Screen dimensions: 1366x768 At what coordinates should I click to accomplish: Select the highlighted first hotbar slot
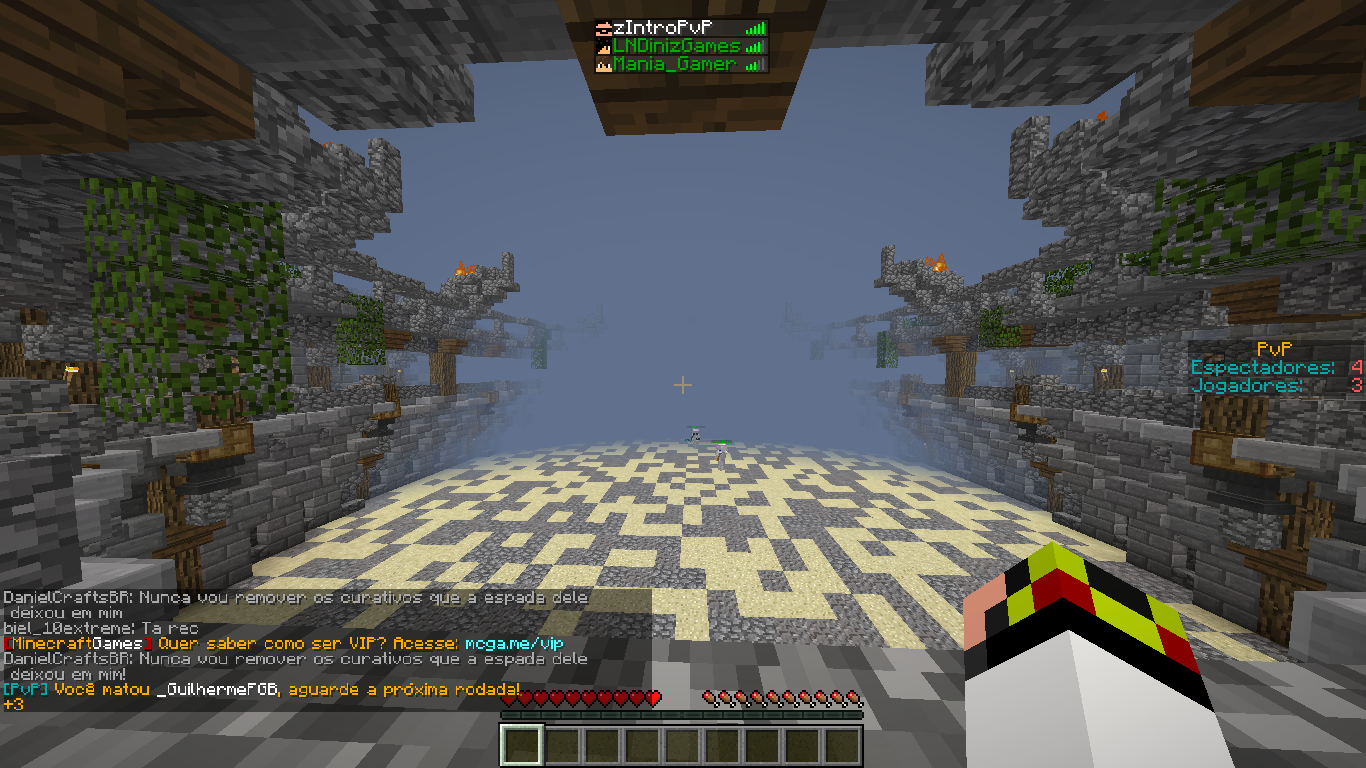(x=522, y=745)
